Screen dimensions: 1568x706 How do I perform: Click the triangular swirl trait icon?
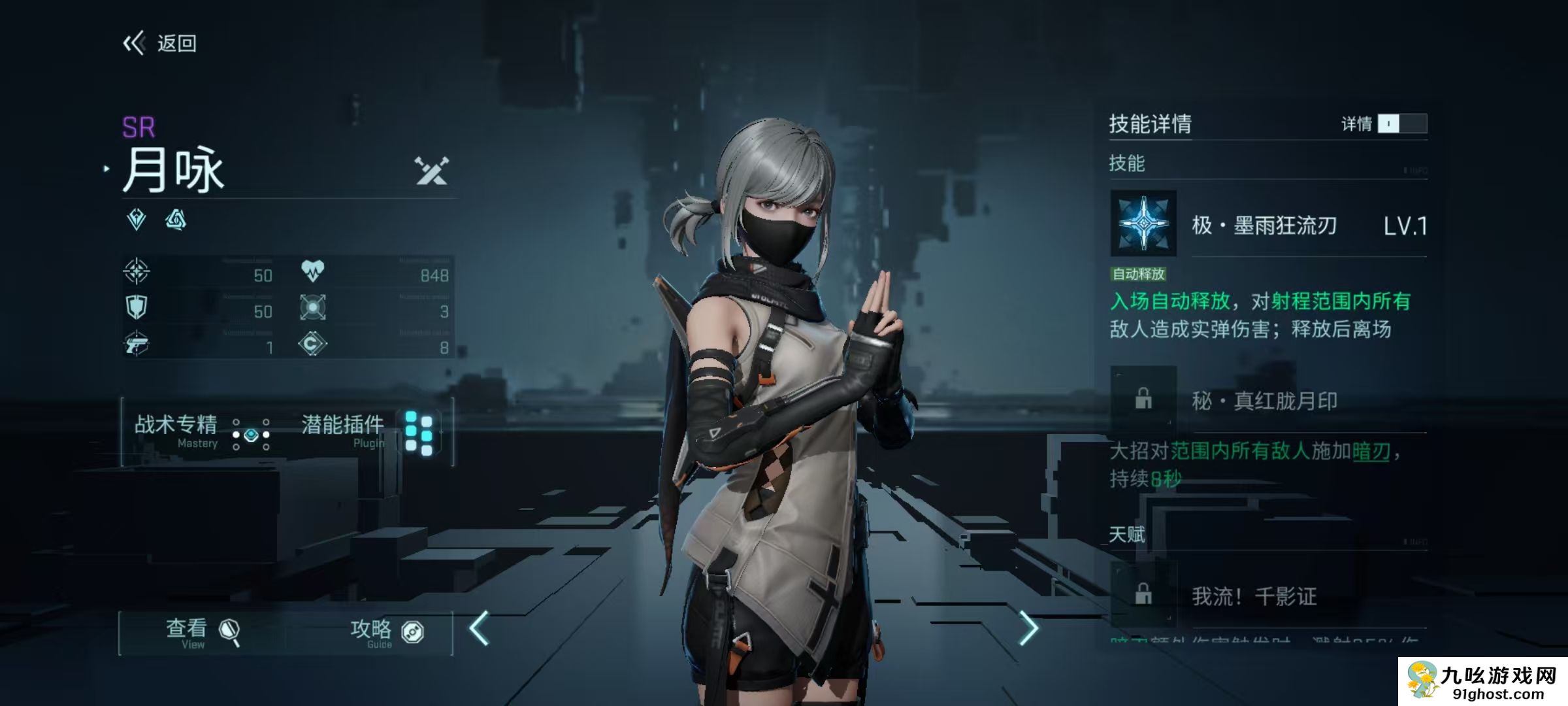coord(175,220)
